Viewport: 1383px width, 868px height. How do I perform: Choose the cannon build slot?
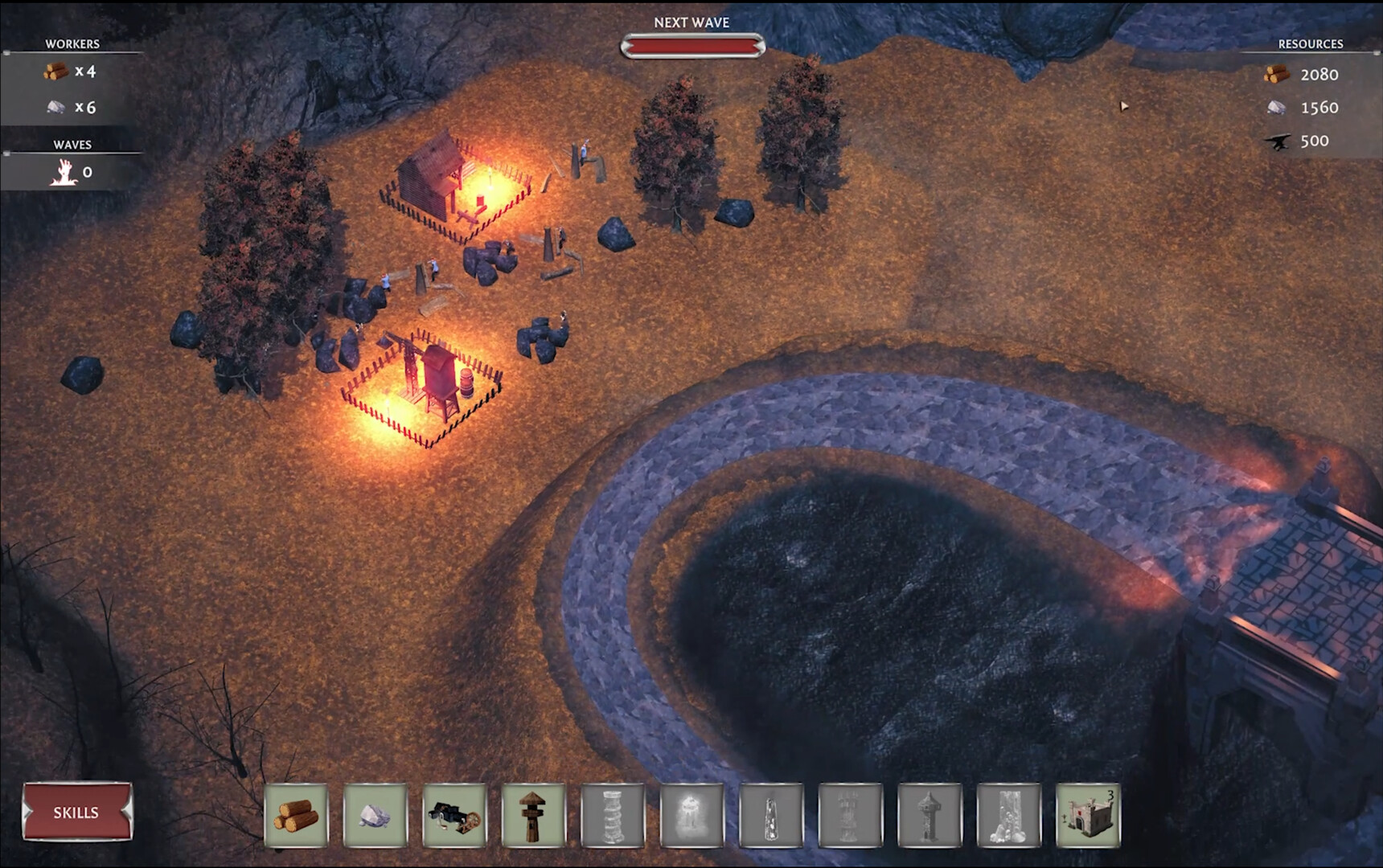point(454,815)
